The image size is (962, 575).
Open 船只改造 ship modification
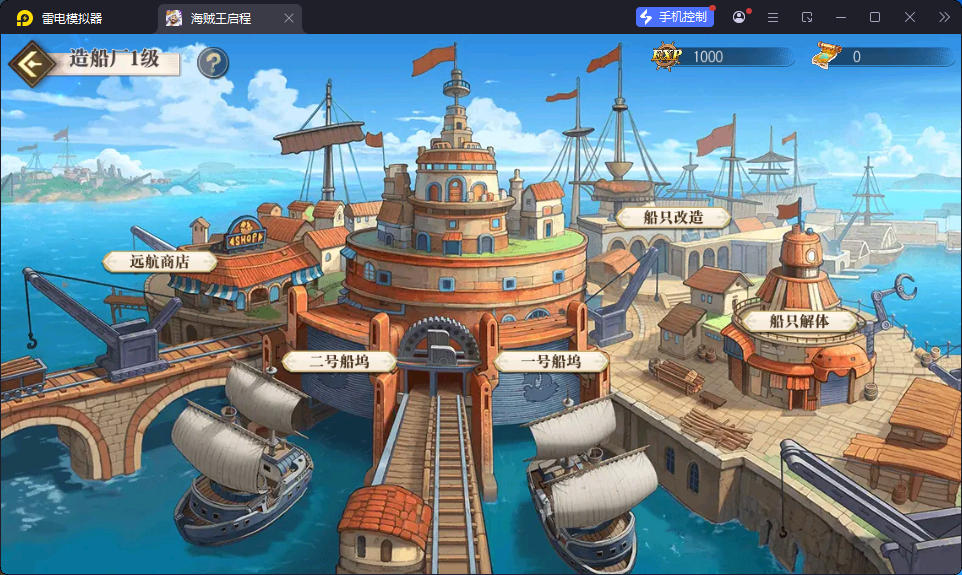tap(673, 217)
